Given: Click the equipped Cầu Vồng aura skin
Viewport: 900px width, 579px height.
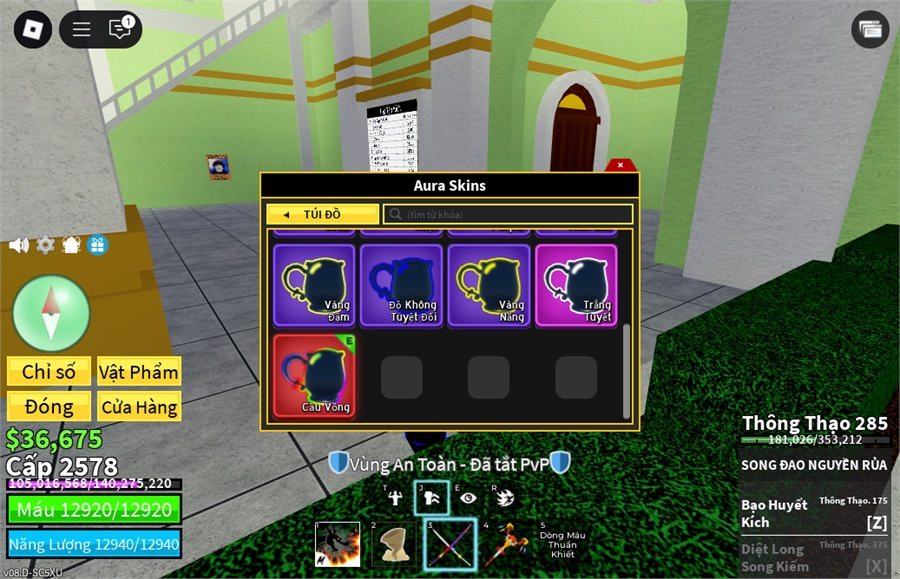Looking at the screenshot, I should (314, 376).
